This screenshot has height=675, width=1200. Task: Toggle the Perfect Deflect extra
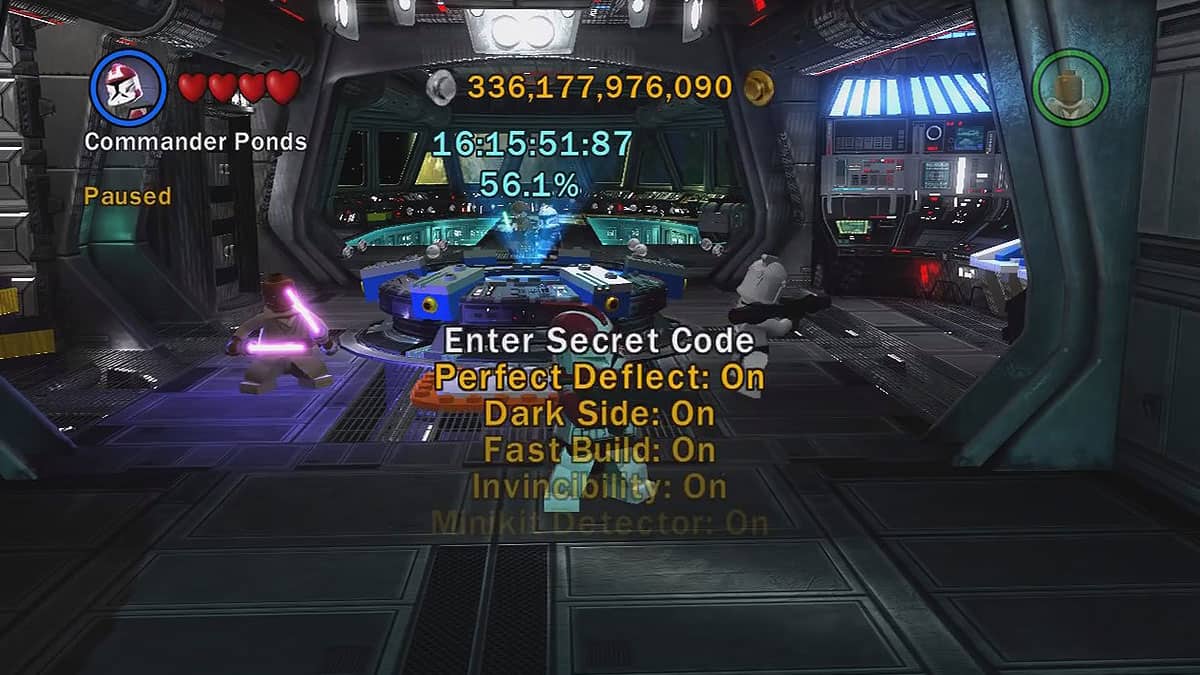click(x=599, y=377)
